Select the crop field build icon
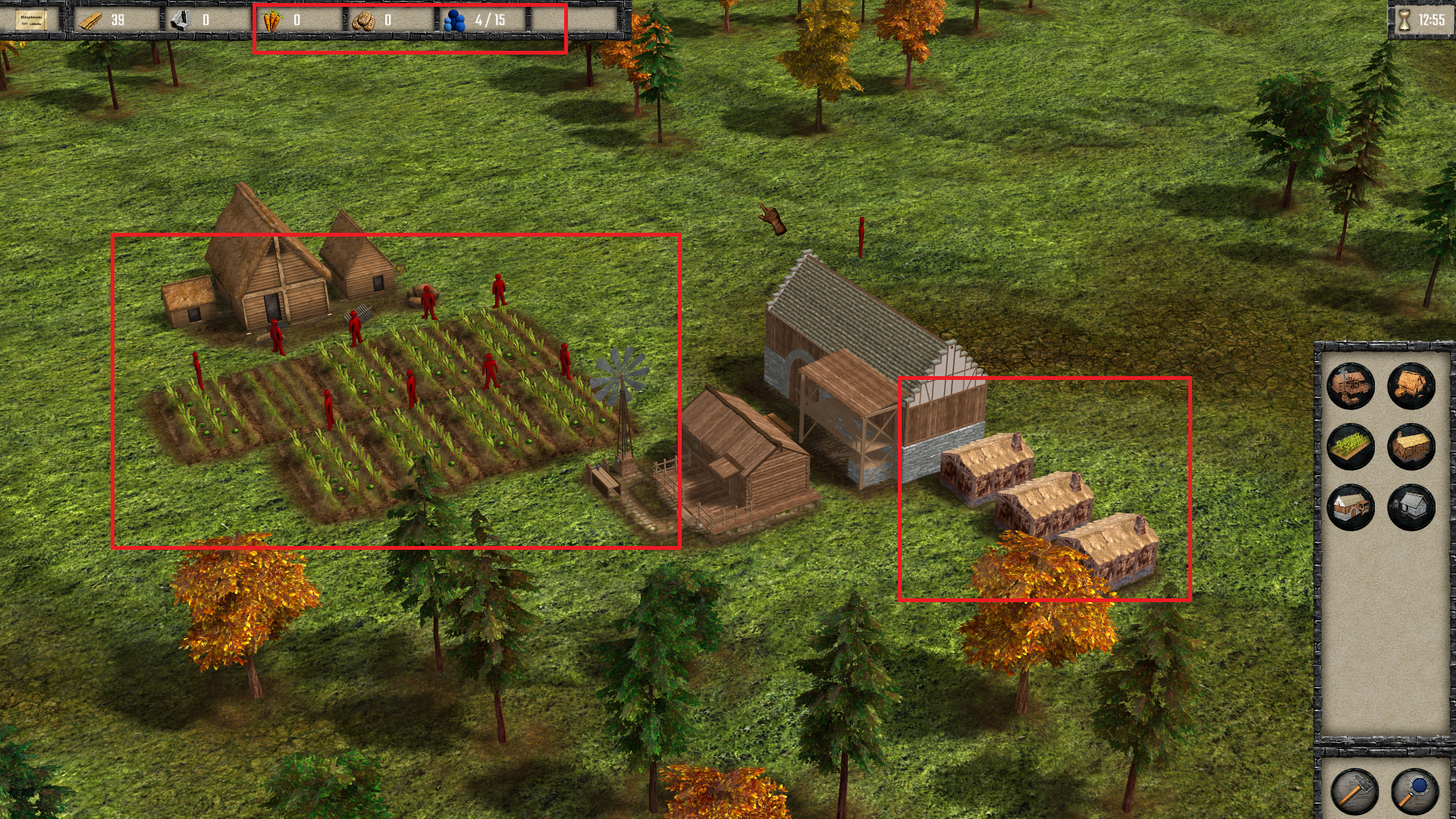Viewport: 1456px width, 819px height. [x=1351, y=446]
